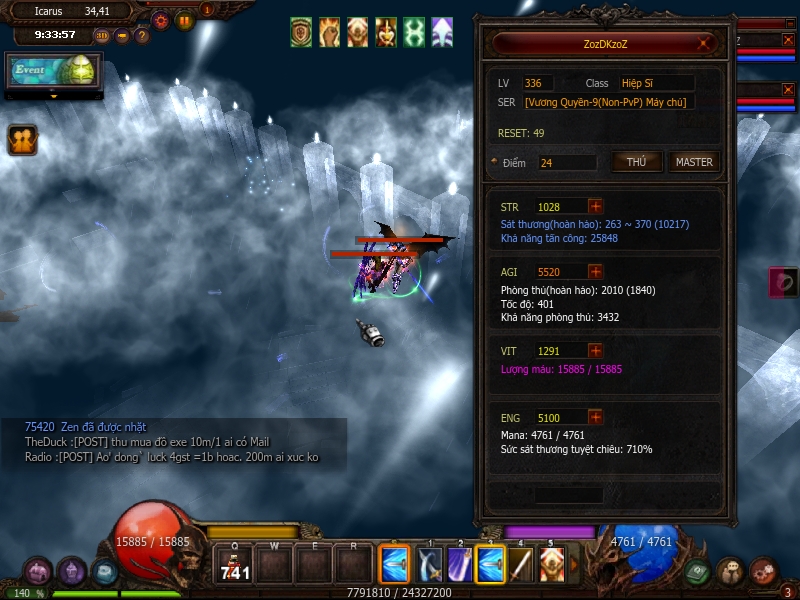This screenshot has width=800, height=600.
Task: Select the green shield buff icon
Action: click(301, 32)
